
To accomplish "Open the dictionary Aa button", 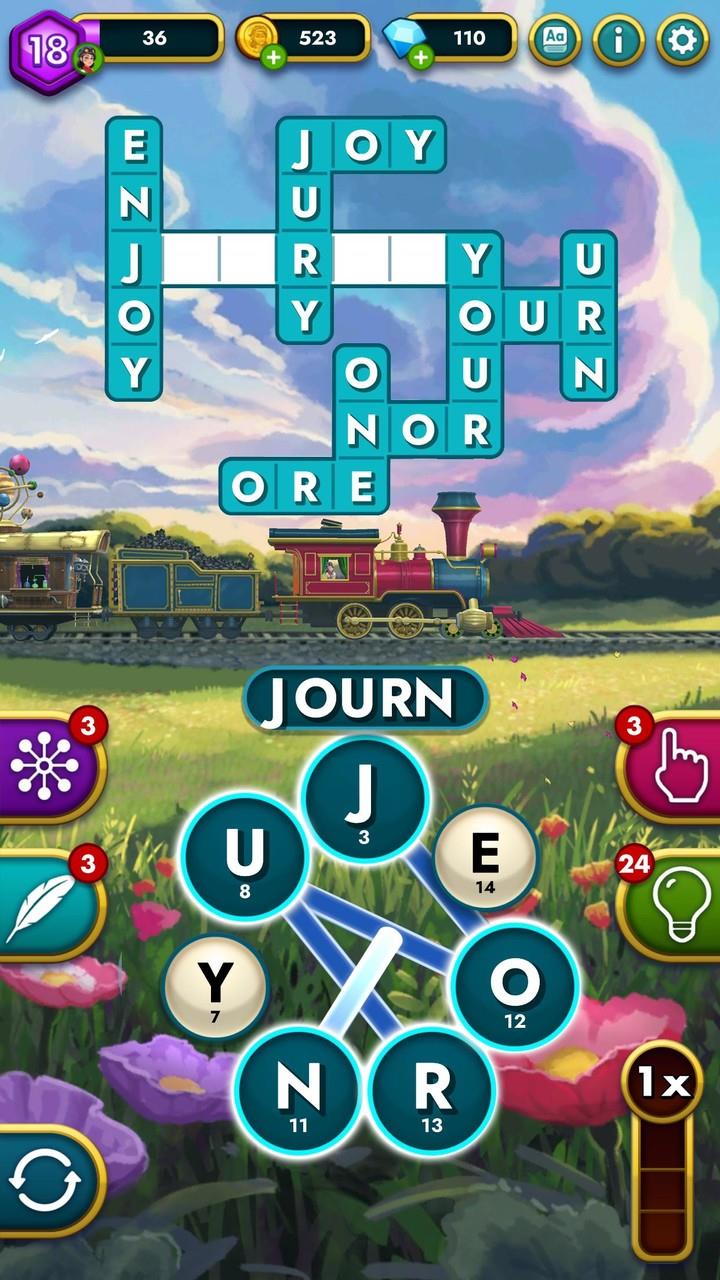I will click(x=555, y=40).
